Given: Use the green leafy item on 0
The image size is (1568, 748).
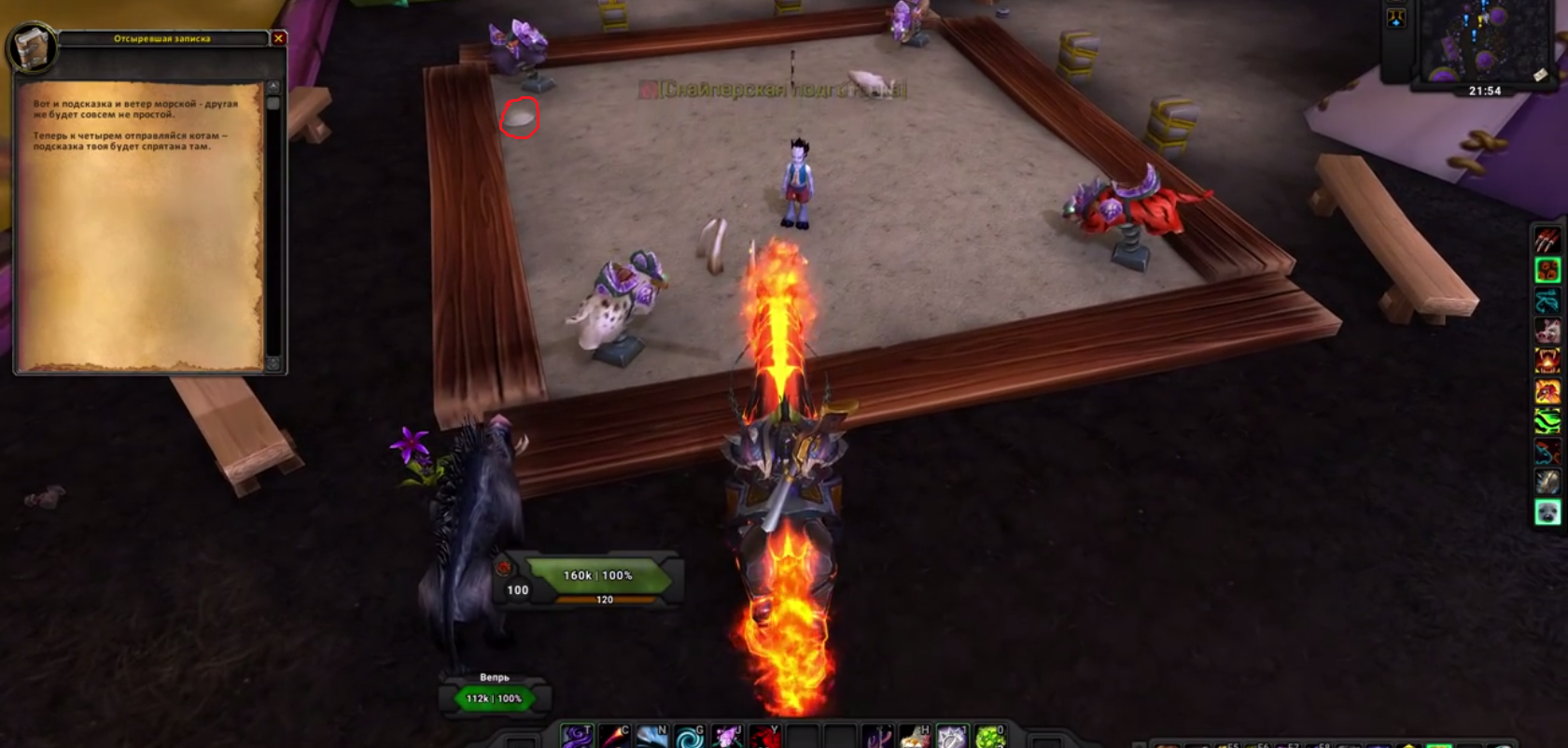Looking at the screenshot, I should point(990,737).
